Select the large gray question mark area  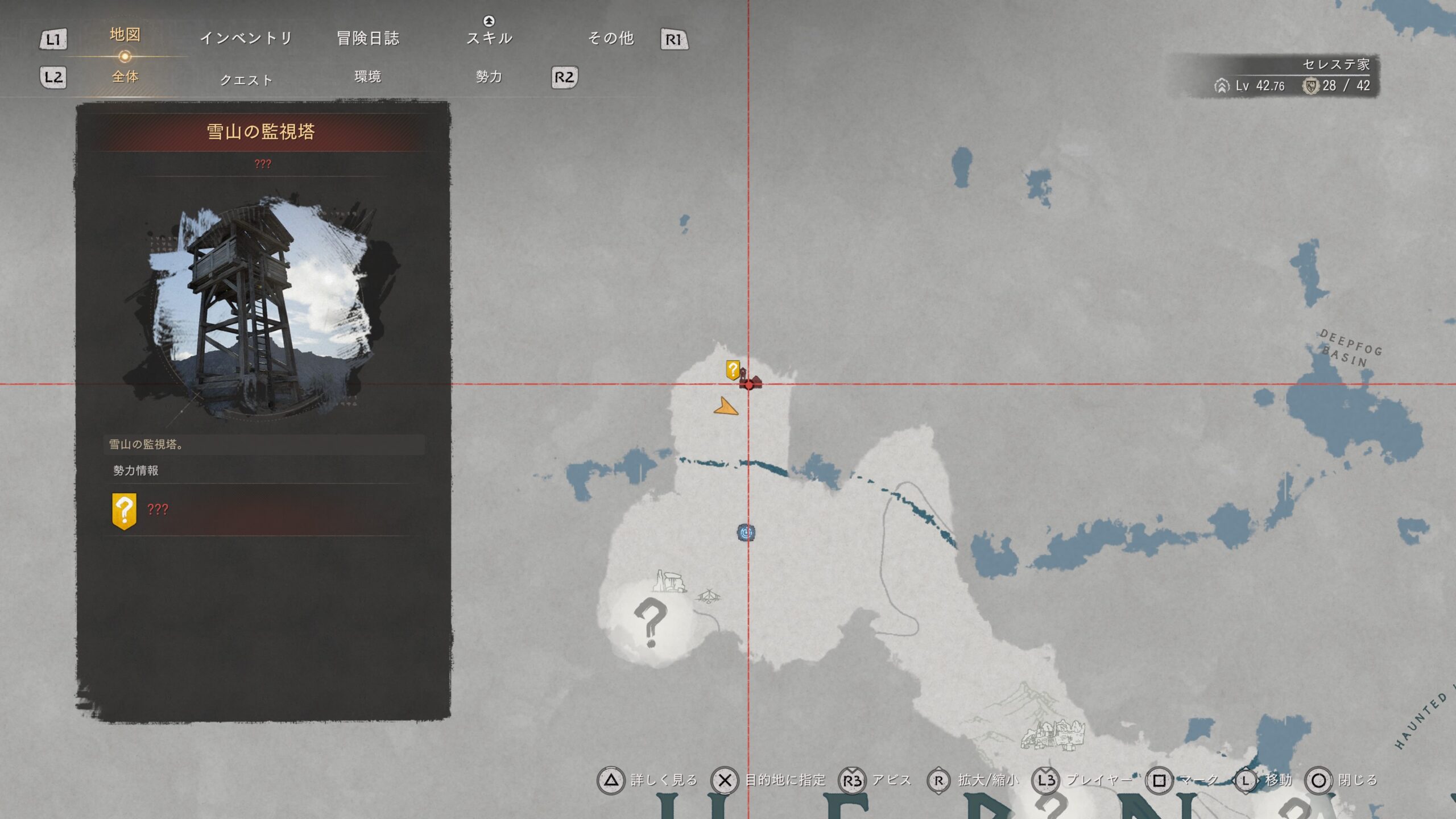(650, 622)
